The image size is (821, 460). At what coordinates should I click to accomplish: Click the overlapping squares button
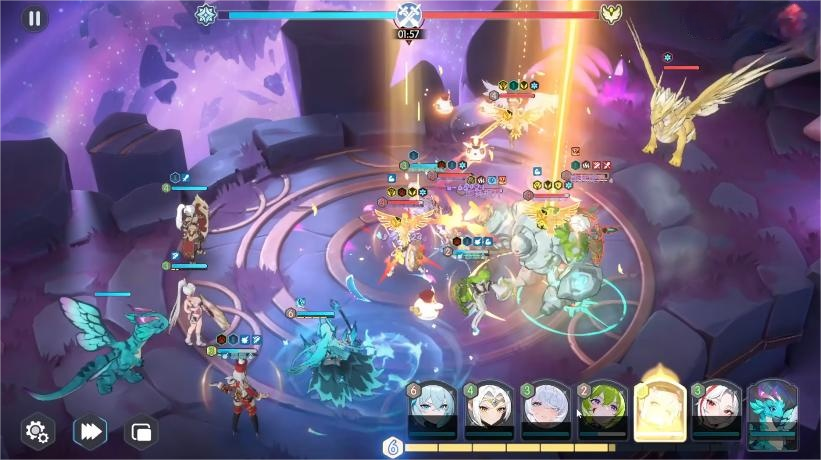(140, 432)
